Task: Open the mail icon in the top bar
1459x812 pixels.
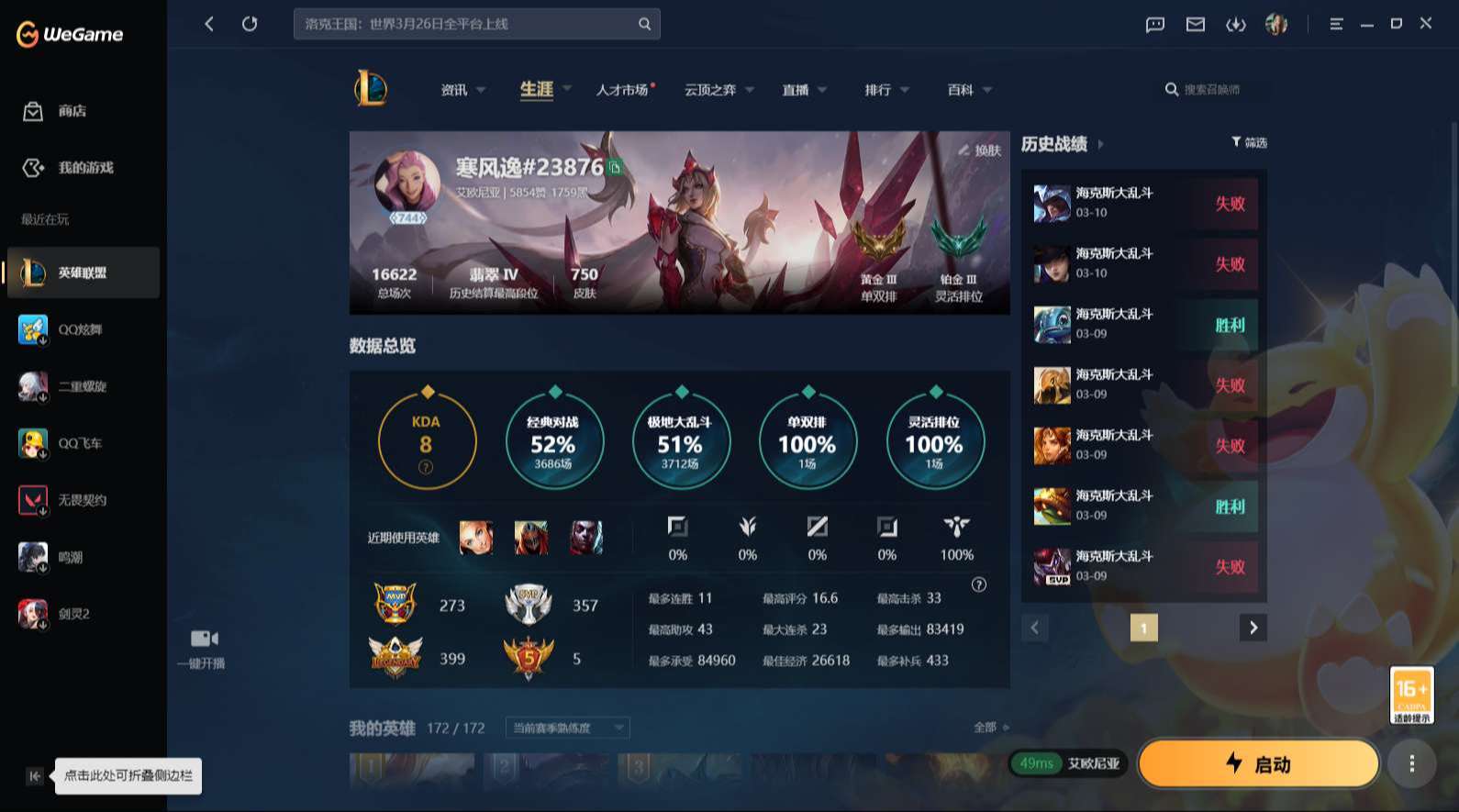Action: tap(1195, 25)
